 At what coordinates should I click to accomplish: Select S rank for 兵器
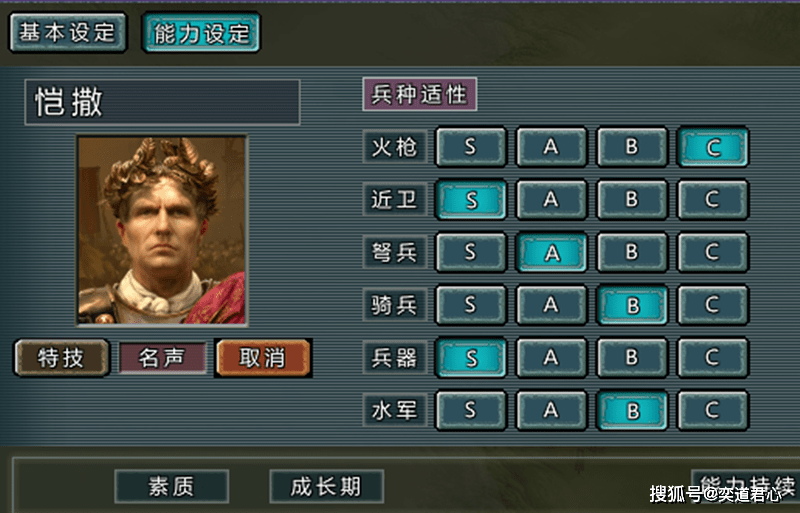click(x=470, y=357)
